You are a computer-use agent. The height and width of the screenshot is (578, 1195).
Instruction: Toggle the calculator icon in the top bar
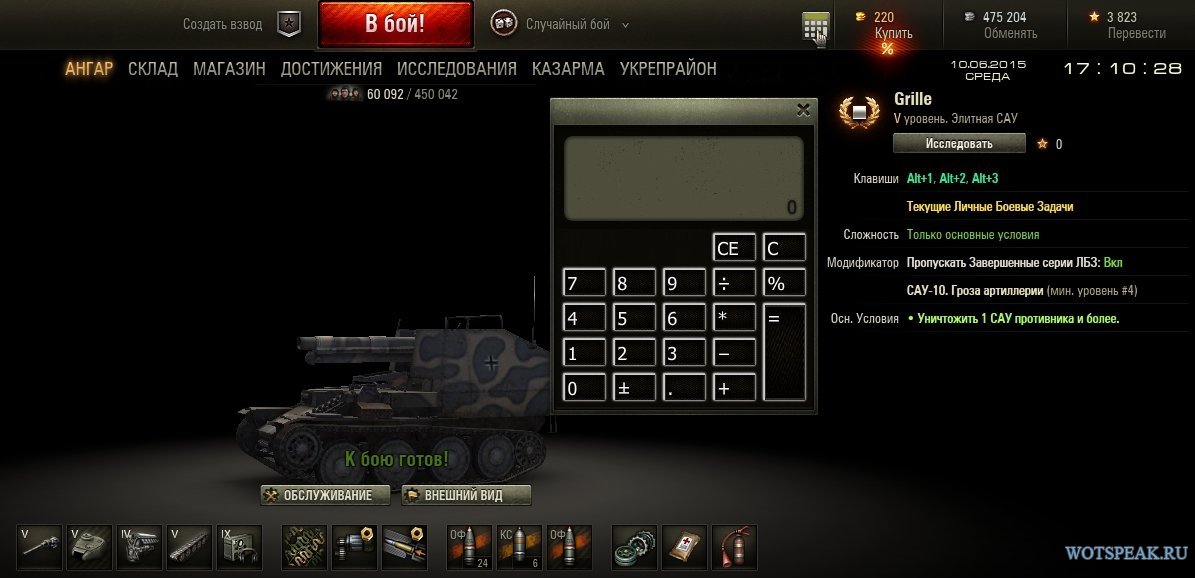815,28
